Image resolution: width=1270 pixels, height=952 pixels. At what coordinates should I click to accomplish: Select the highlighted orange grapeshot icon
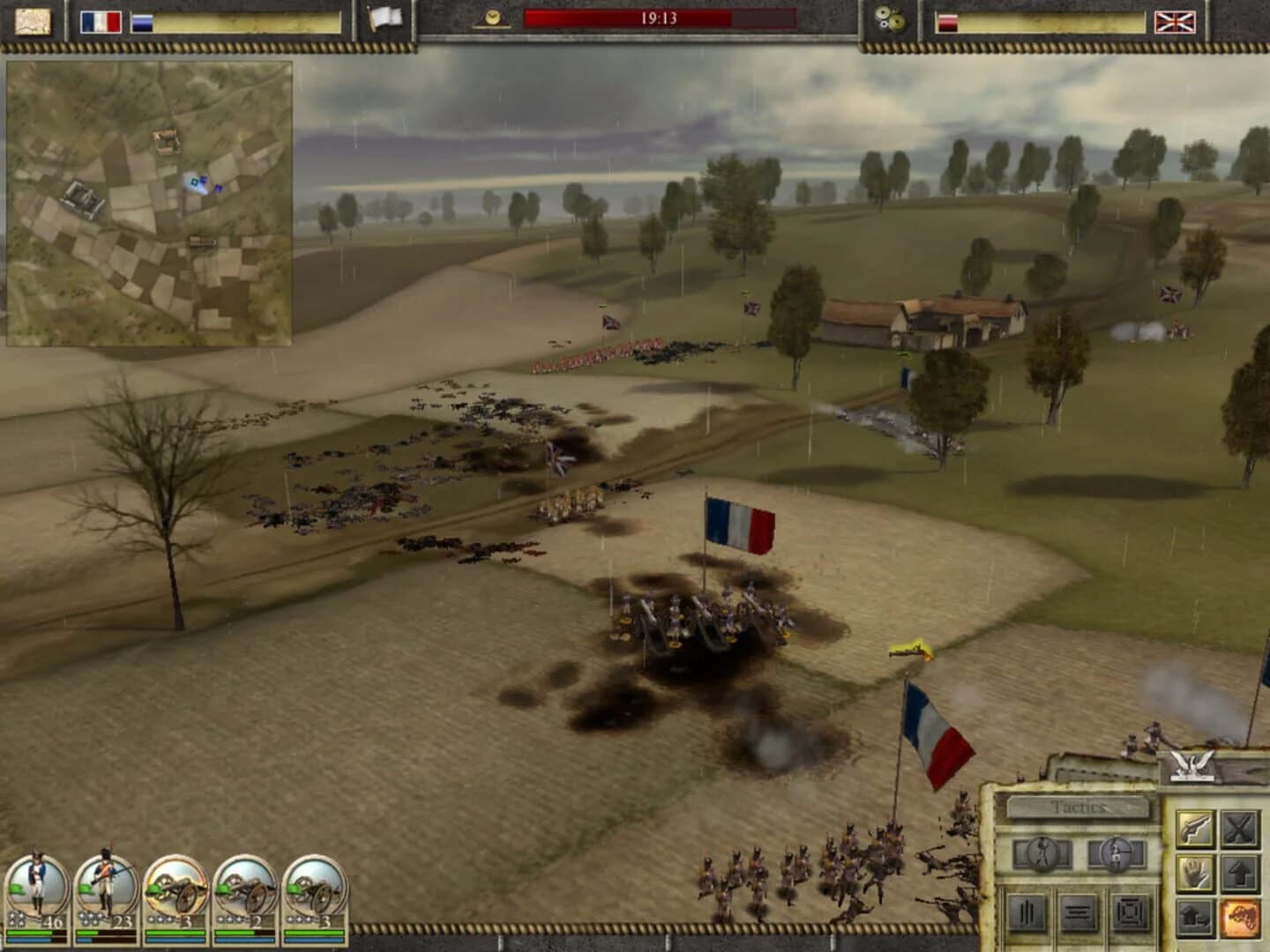pos(1239,918)
